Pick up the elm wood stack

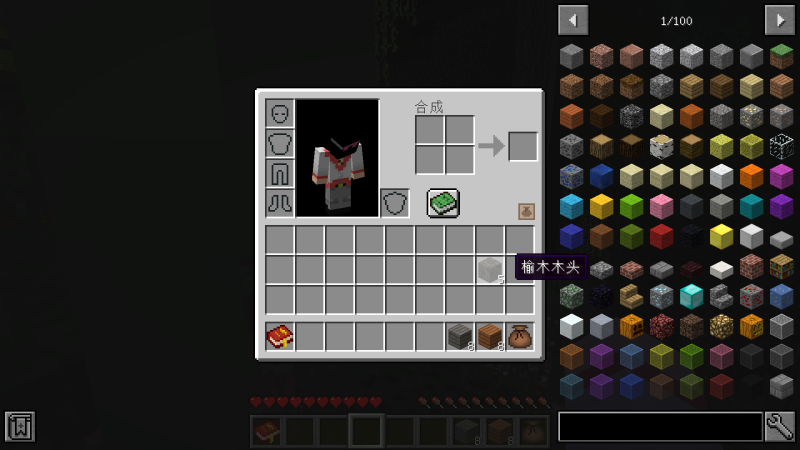490,270
